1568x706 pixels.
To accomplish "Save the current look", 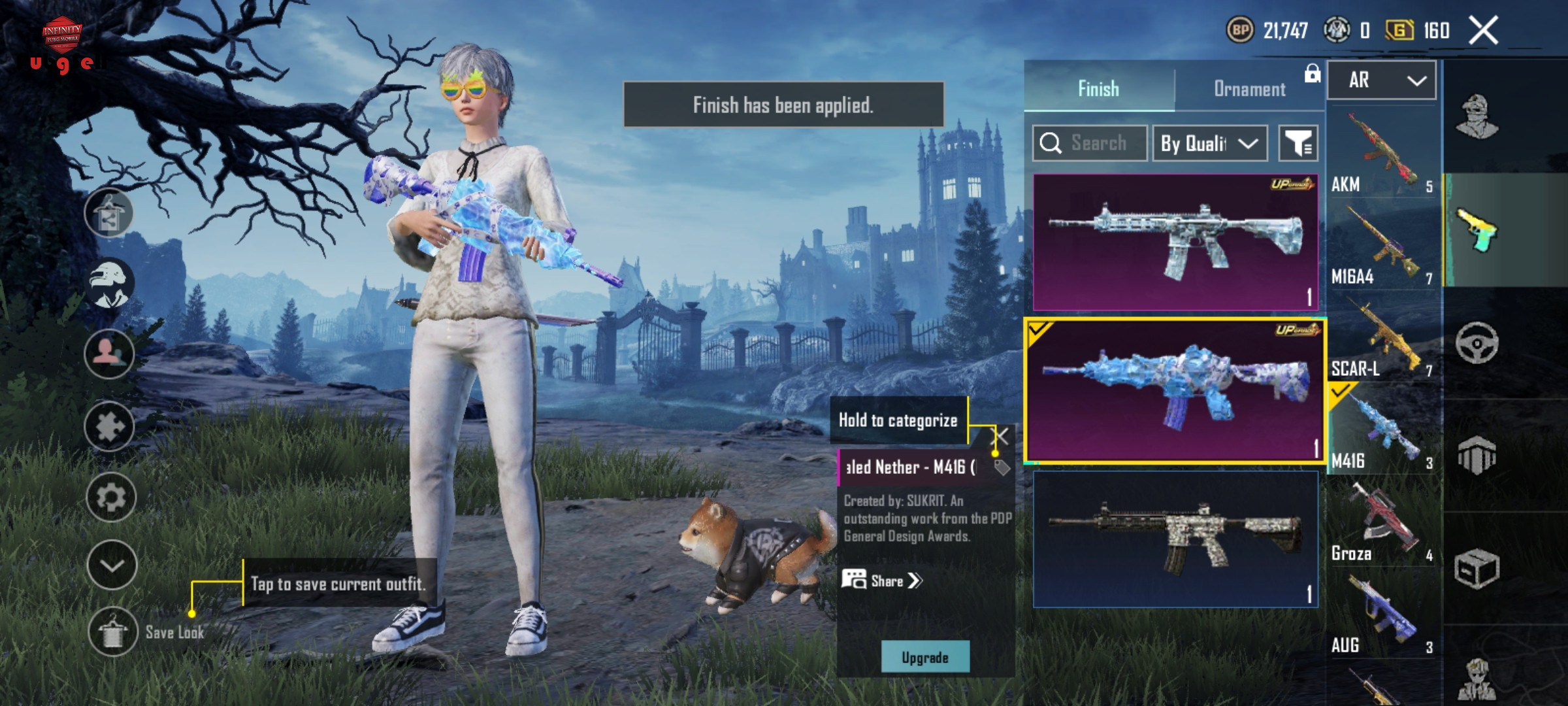I will point(112,631).
